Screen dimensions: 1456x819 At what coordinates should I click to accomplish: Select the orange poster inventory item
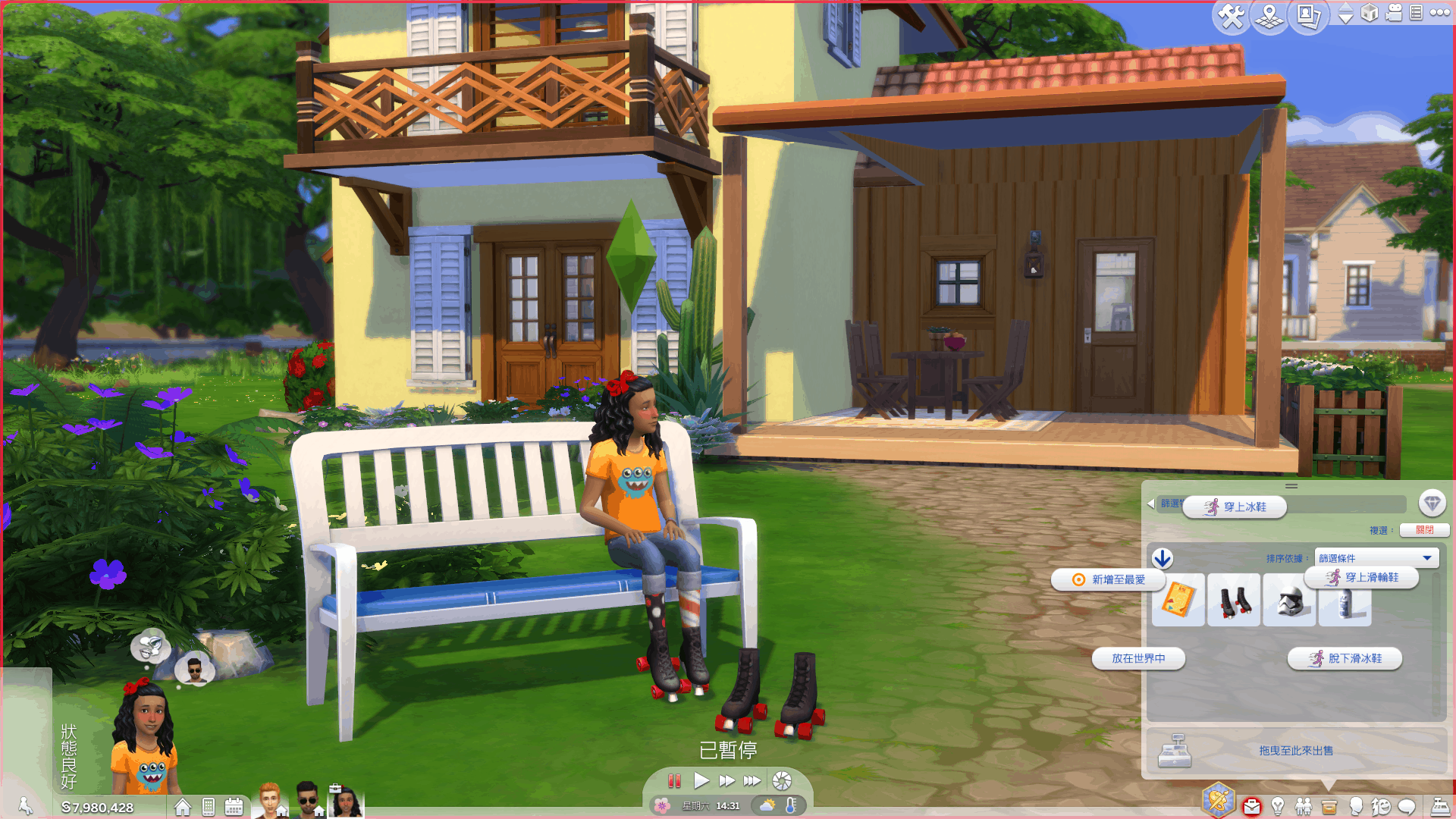1178,601
